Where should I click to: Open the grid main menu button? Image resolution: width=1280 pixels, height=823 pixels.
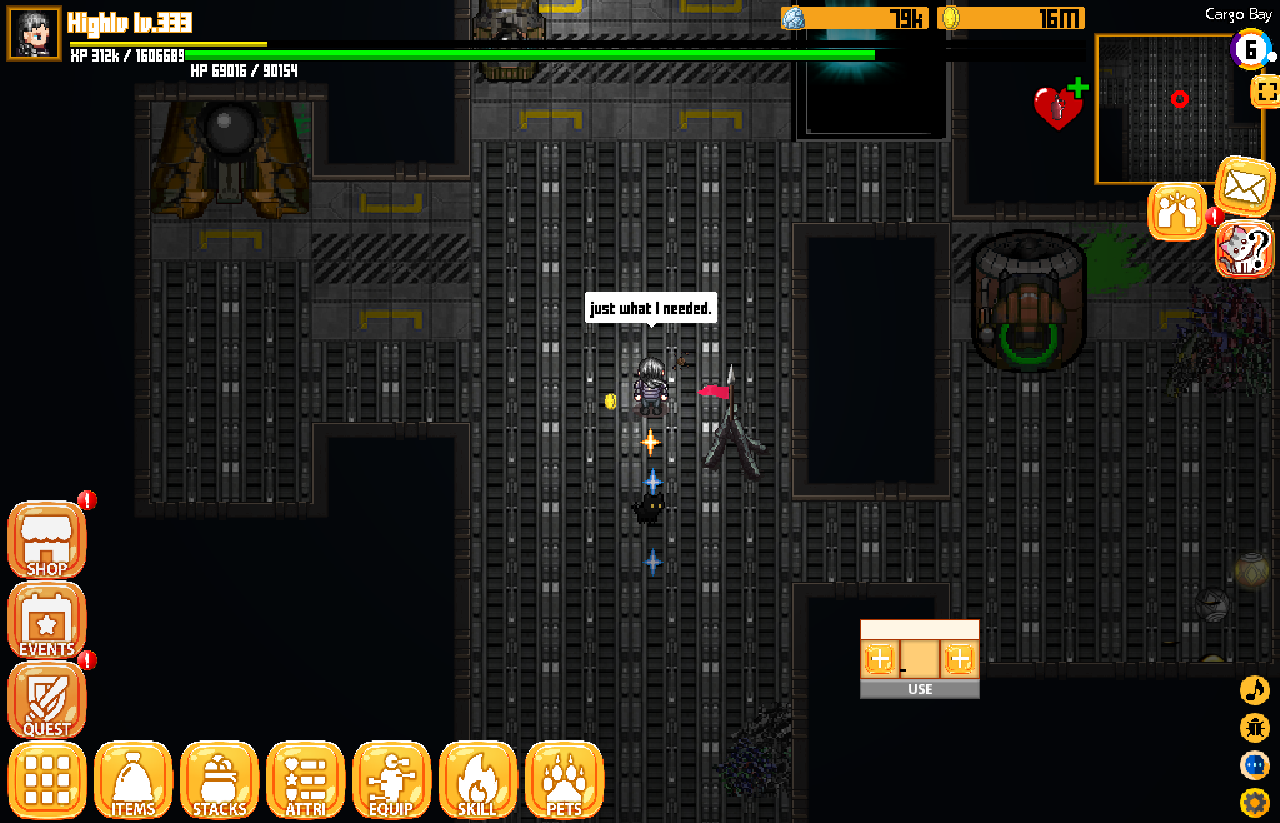[47, 781]
